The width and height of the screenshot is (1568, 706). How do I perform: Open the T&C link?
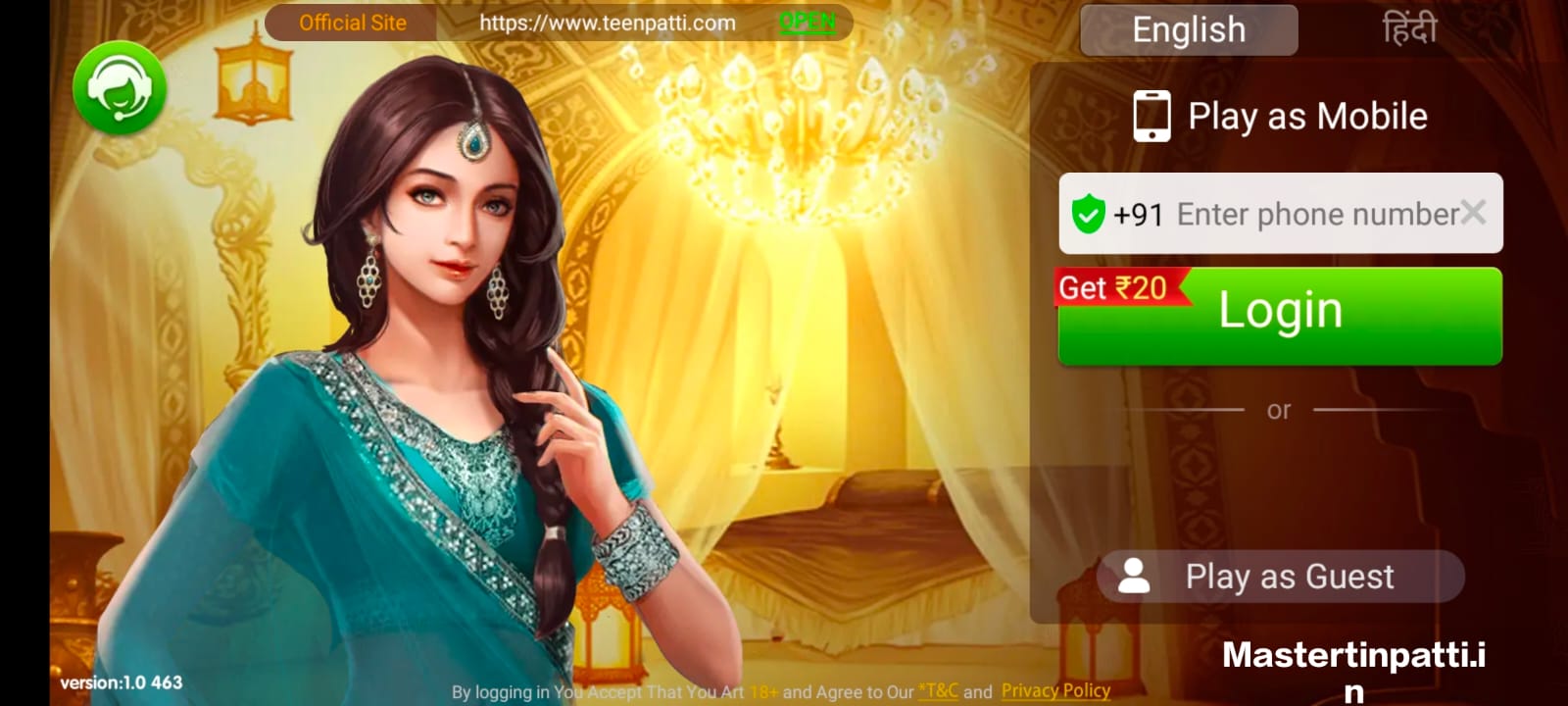tap(939, 691)
